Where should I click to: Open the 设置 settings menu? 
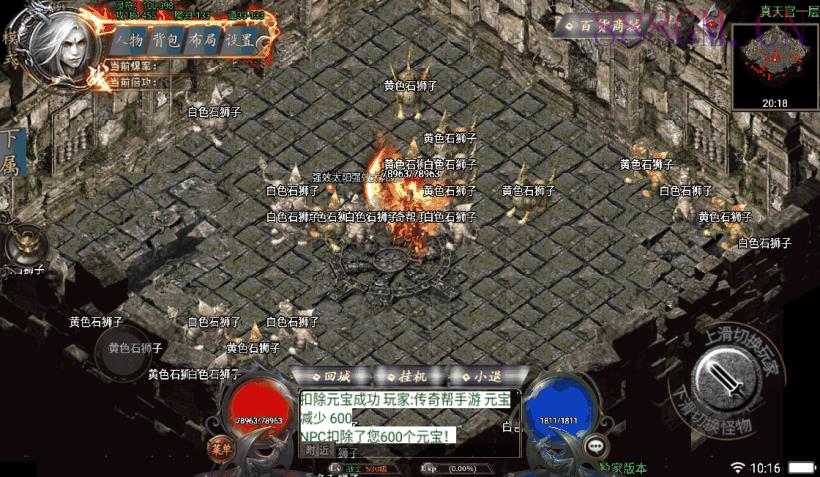238,41
